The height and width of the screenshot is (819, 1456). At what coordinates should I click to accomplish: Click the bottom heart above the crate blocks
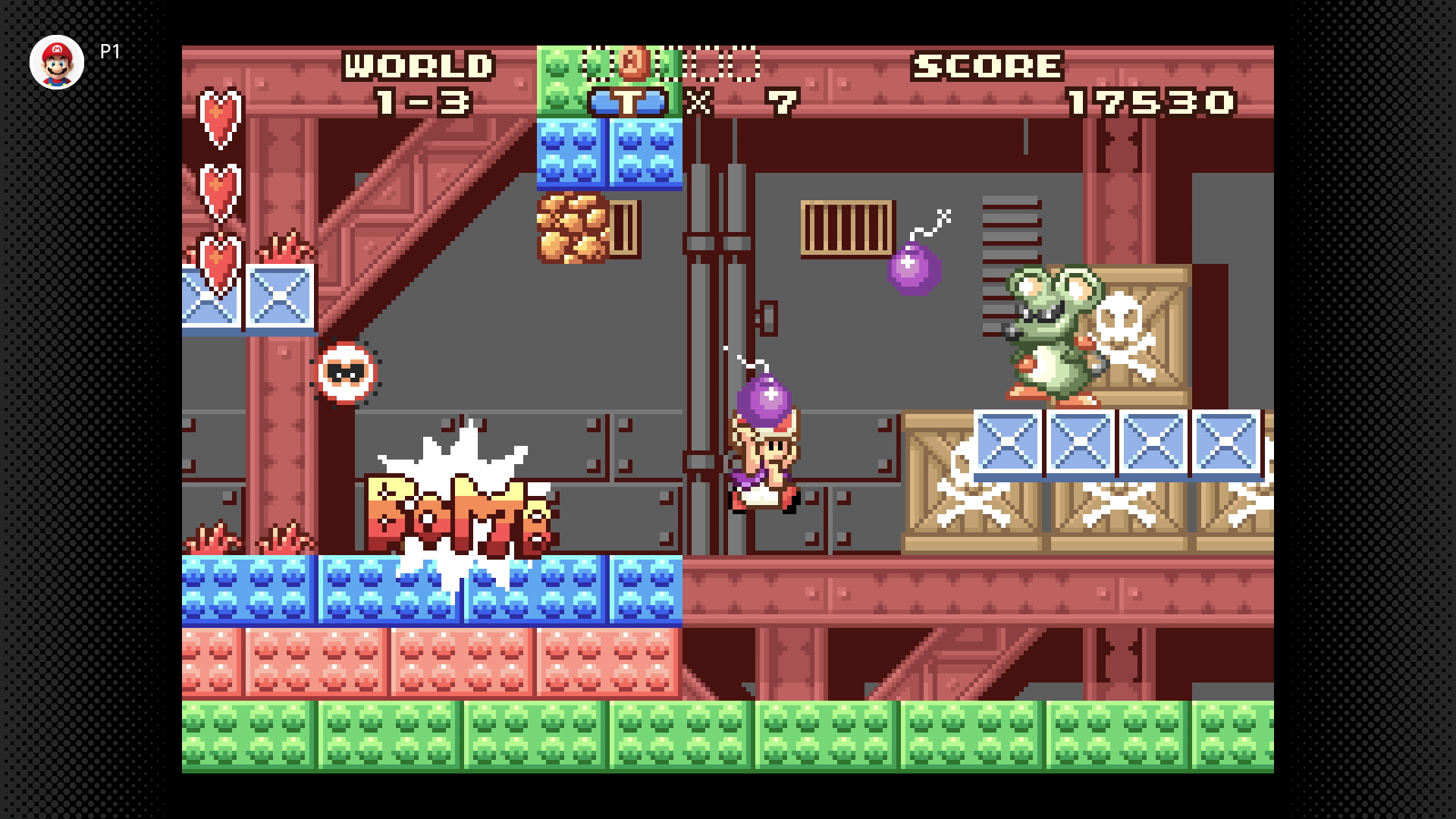[x=217, y=258]
